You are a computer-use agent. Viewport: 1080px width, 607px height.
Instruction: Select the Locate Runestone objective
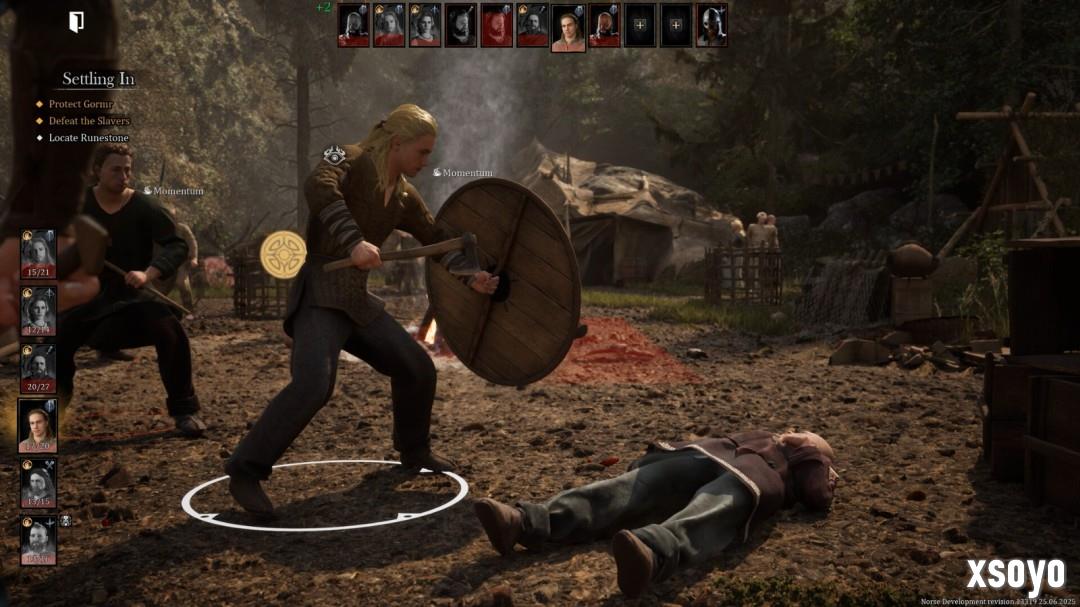88,138
